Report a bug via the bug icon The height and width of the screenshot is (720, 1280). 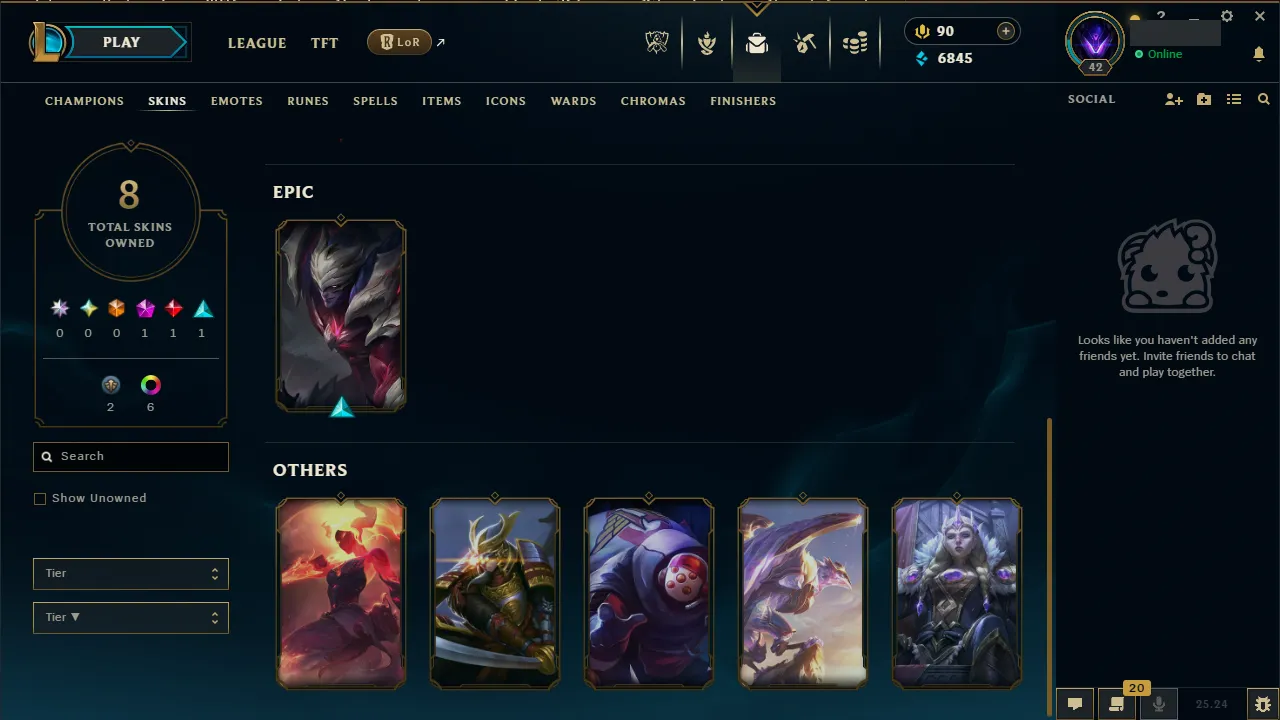(1264, 703)
